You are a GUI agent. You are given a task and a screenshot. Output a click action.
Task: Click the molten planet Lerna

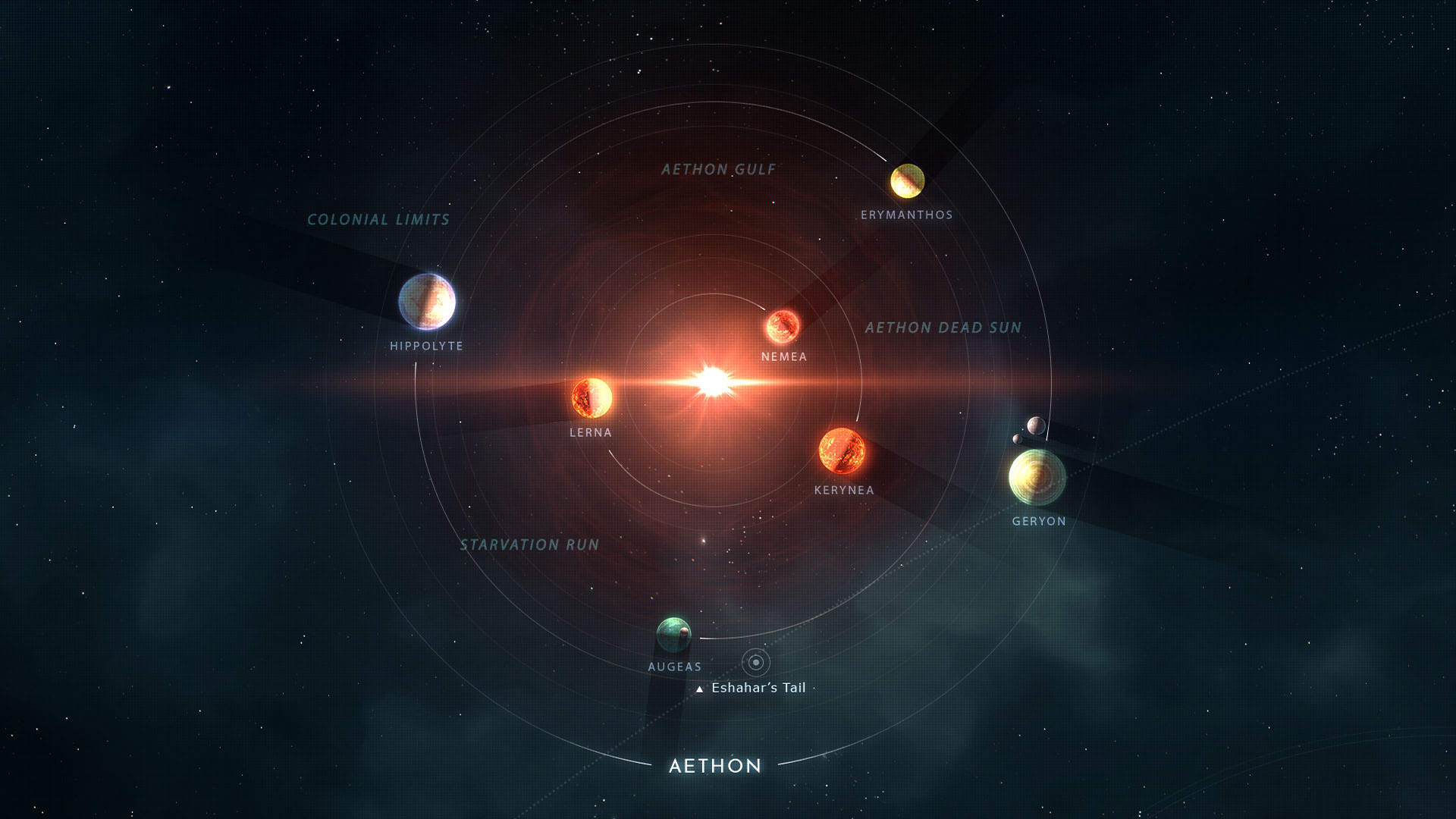click(x=591, y=397)
